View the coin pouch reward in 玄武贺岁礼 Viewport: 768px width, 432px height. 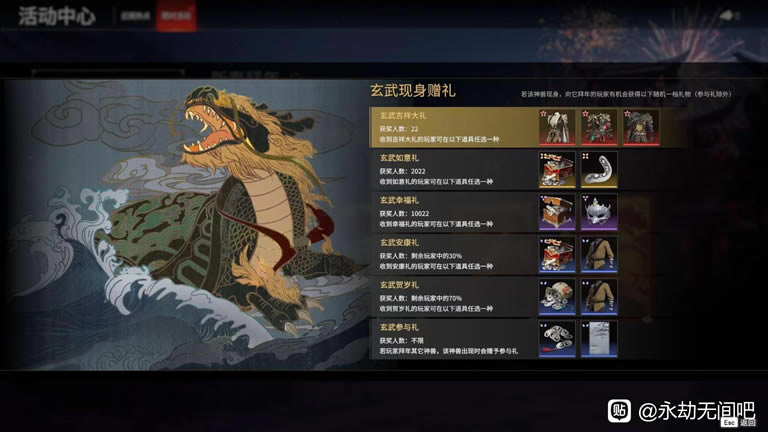(x=557, y=296)
